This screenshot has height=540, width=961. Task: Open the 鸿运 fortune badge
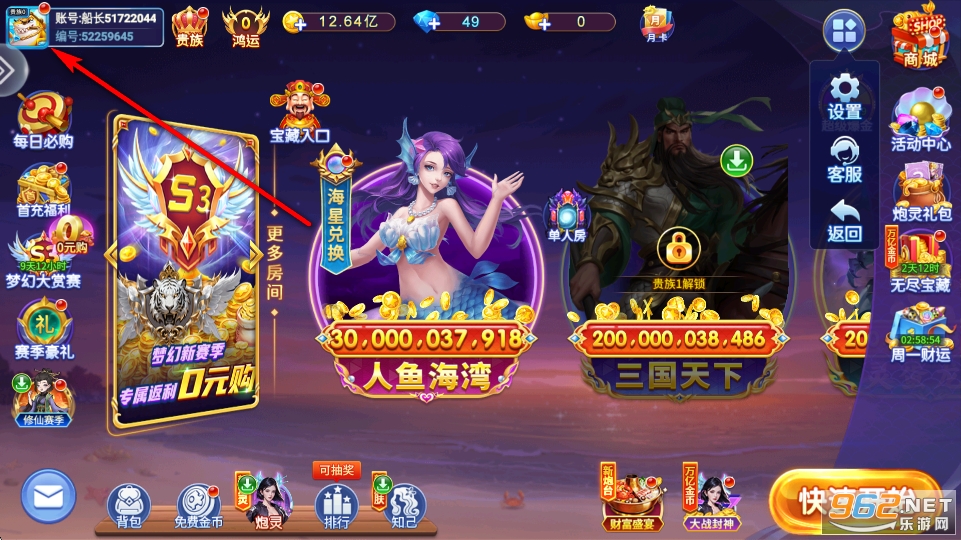tap(245, 24)
